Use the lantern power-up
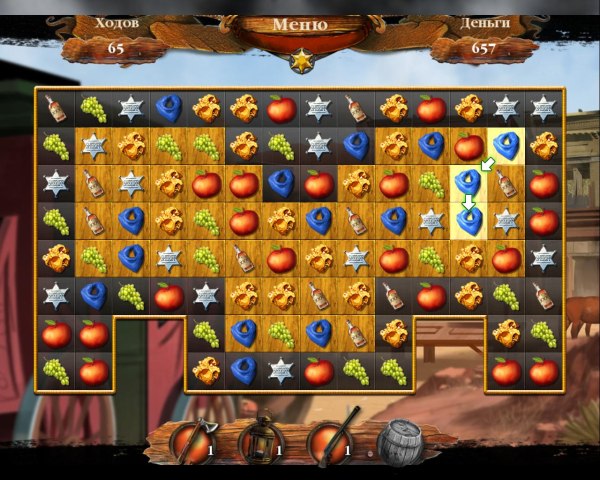 262,441
